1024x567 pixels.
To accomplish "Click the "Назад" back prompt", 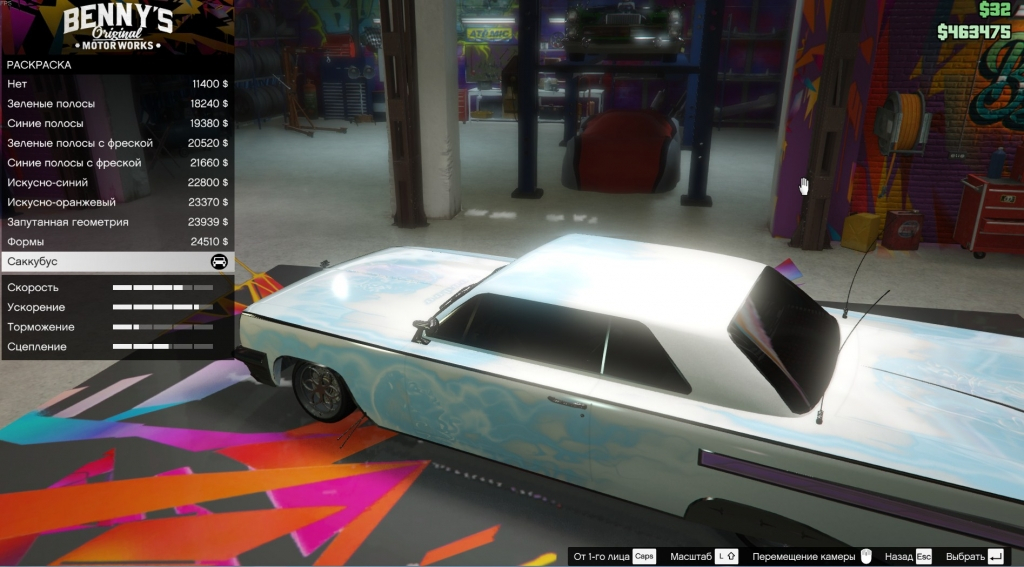I will tap(908, 556).
